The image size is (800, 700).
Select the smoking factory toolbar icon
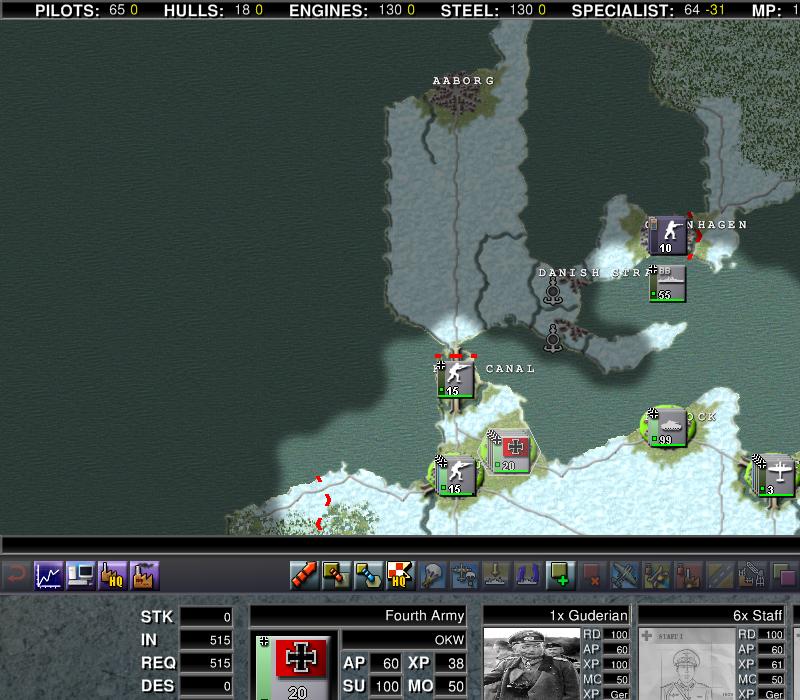145,575
